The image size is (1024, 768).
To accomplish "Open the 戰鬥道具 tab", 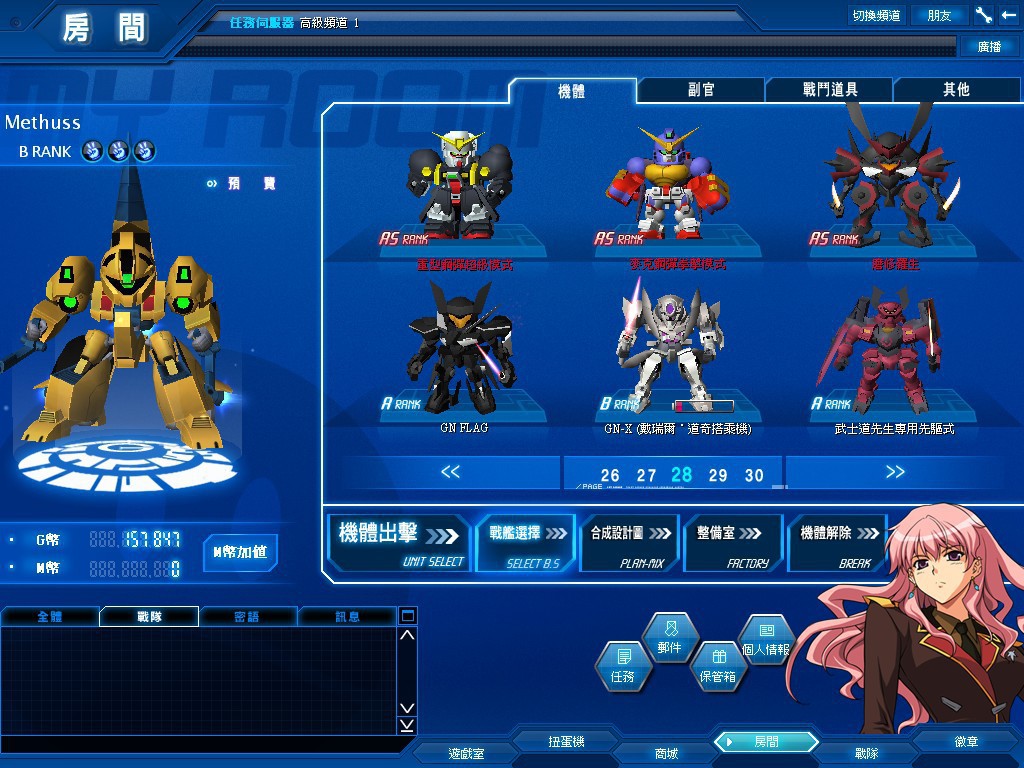I will point(830,90).
